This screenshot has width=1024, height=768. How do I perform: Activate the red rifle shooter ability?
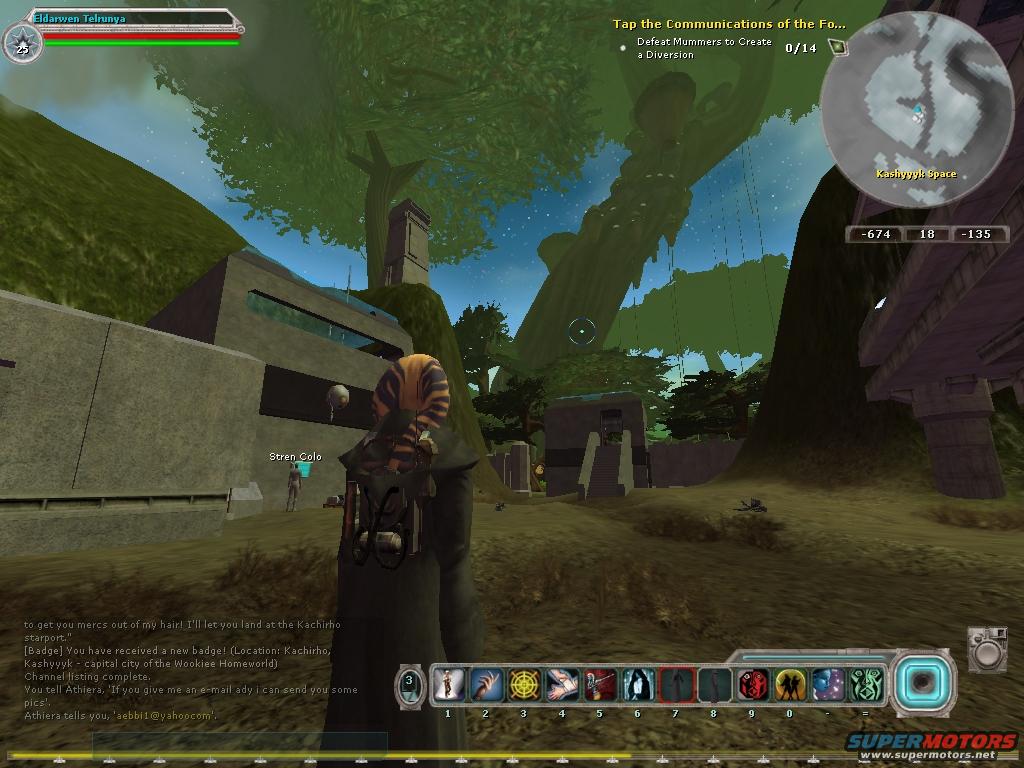tap(600, 685)
